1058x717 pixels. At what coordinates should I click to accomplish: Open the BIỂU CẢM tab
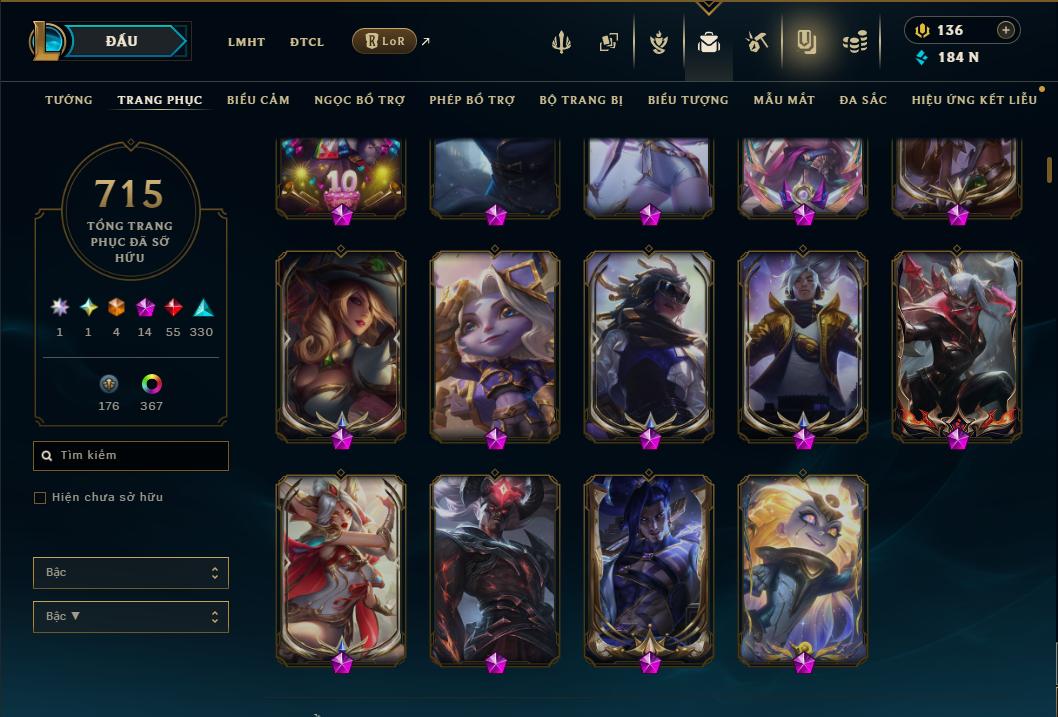[x=258, y=100]
